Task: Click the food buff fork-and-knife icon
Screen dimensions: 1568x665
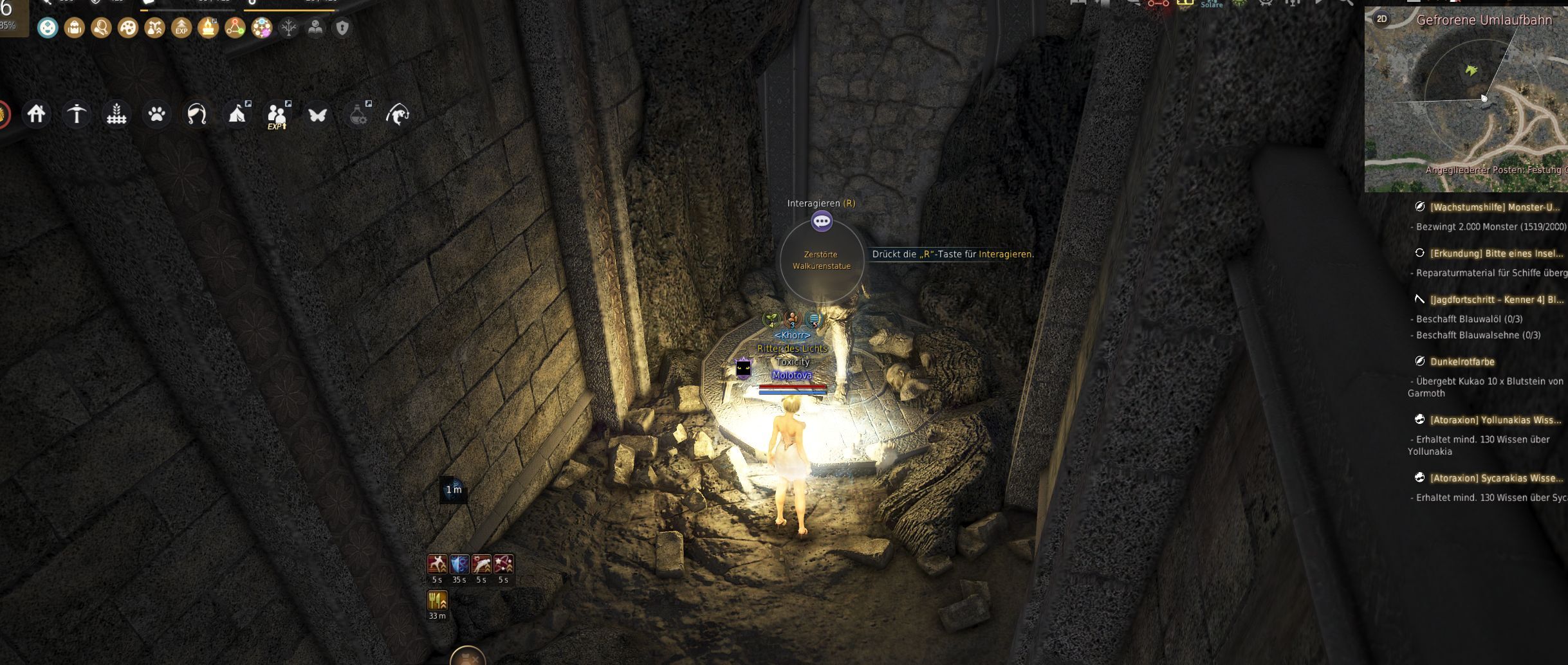Action: (438, 601)
